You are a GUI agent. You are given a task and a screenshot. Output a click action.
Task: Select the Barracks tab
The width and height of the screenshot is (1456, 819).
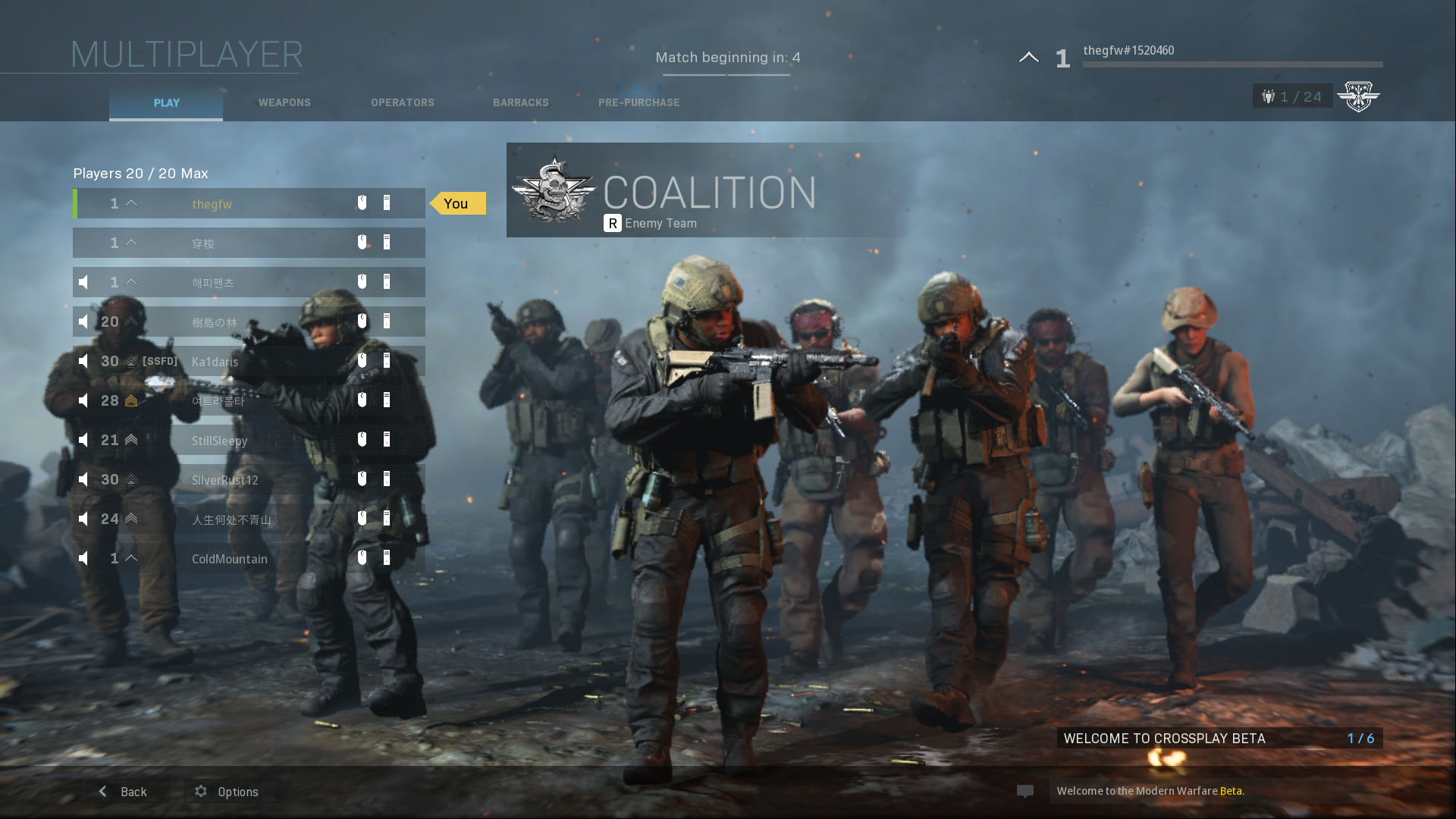tap(520, 102)
